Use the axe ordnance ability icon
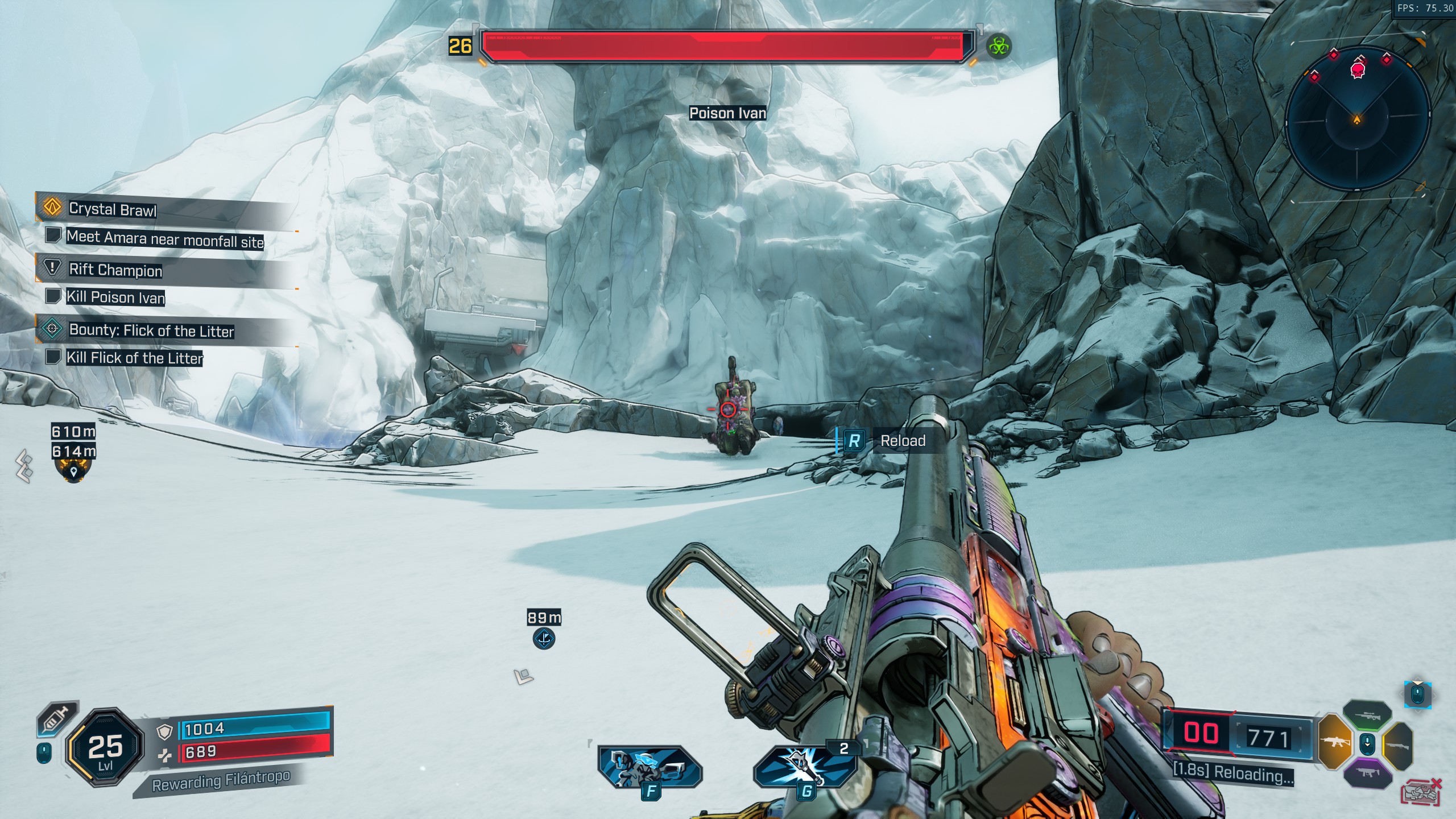Screen dimensions: 1456x819 pos(805,766)
